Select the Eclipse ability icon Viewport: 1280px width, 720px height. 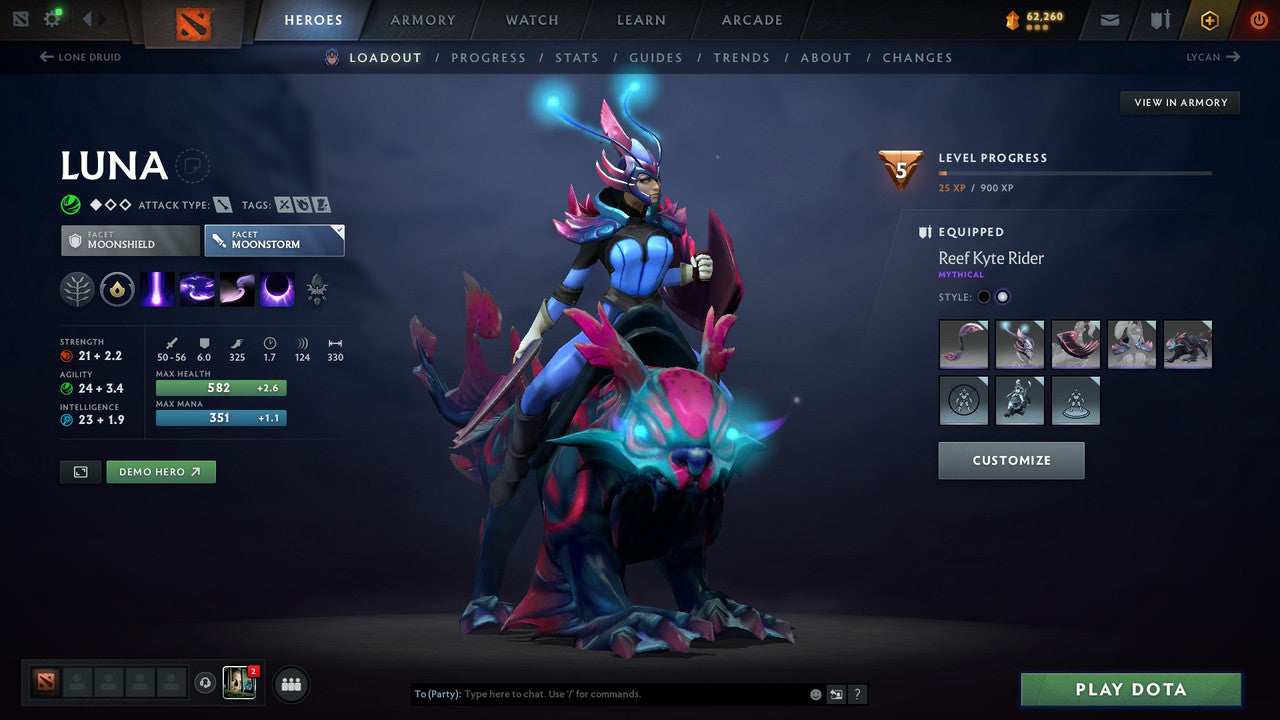tap(277, 289)
